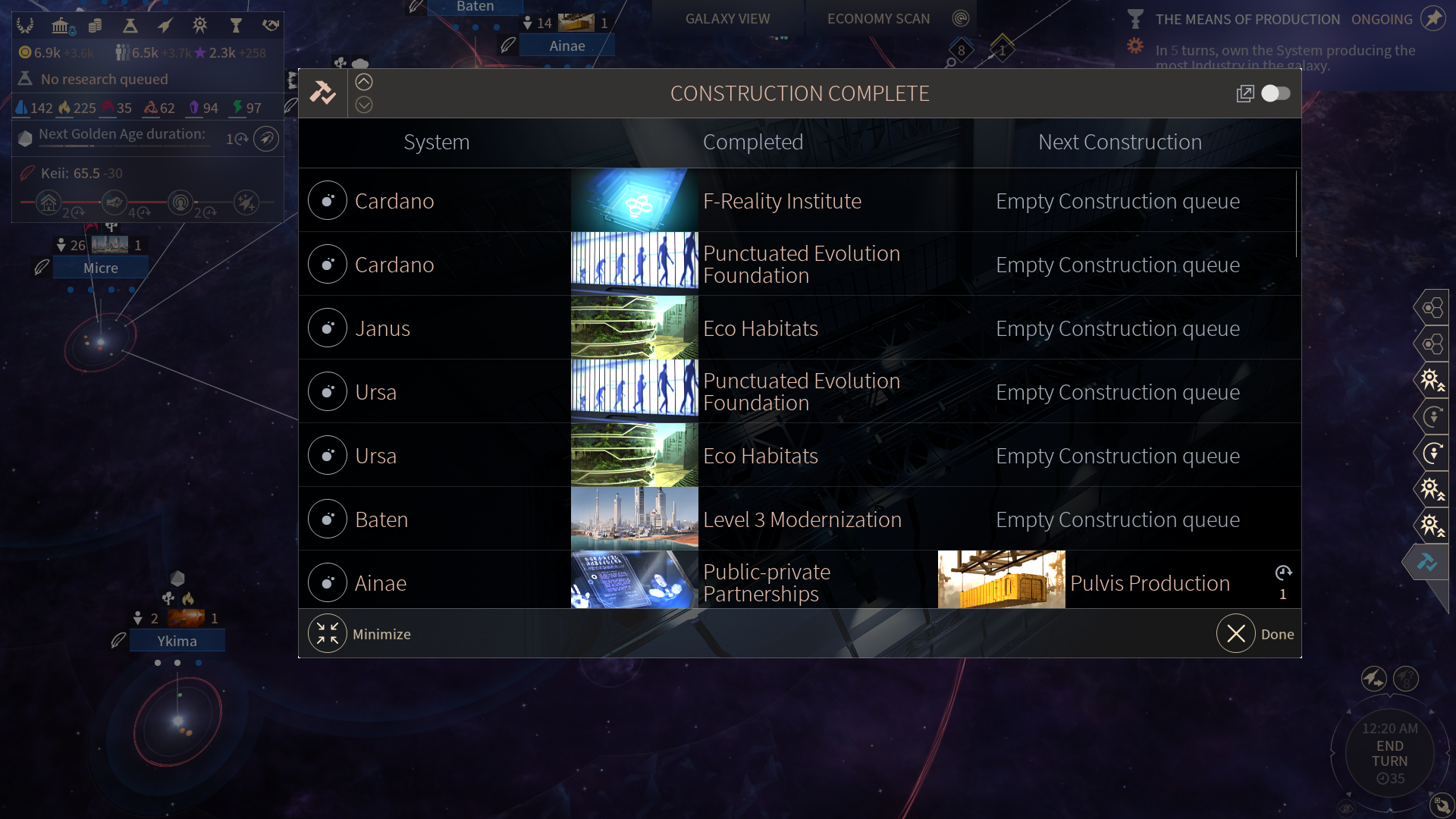Screen dimensions: 1456x819
Task: Go to Cardano system via F-Reality Institute row
Action: 328,201
